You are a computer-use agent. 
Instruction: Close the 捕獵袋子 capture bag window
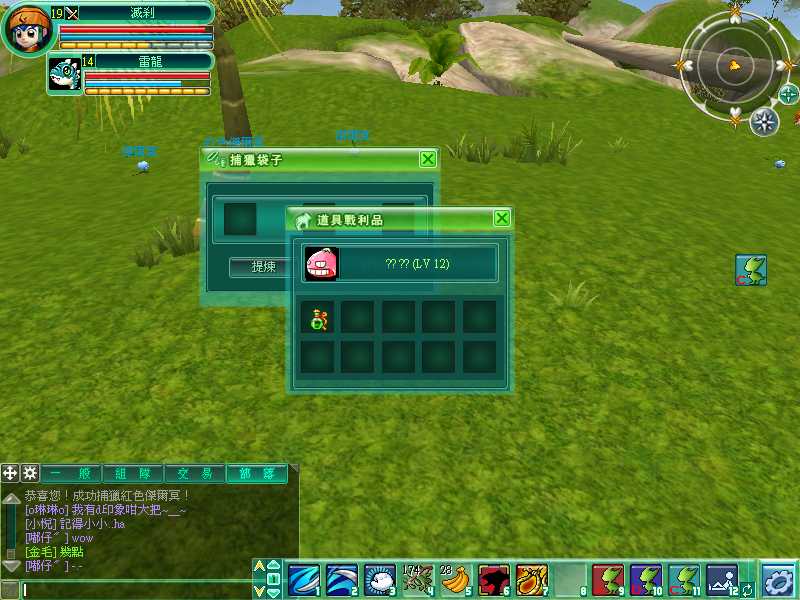pyautogui.click(x=427, y=159)
